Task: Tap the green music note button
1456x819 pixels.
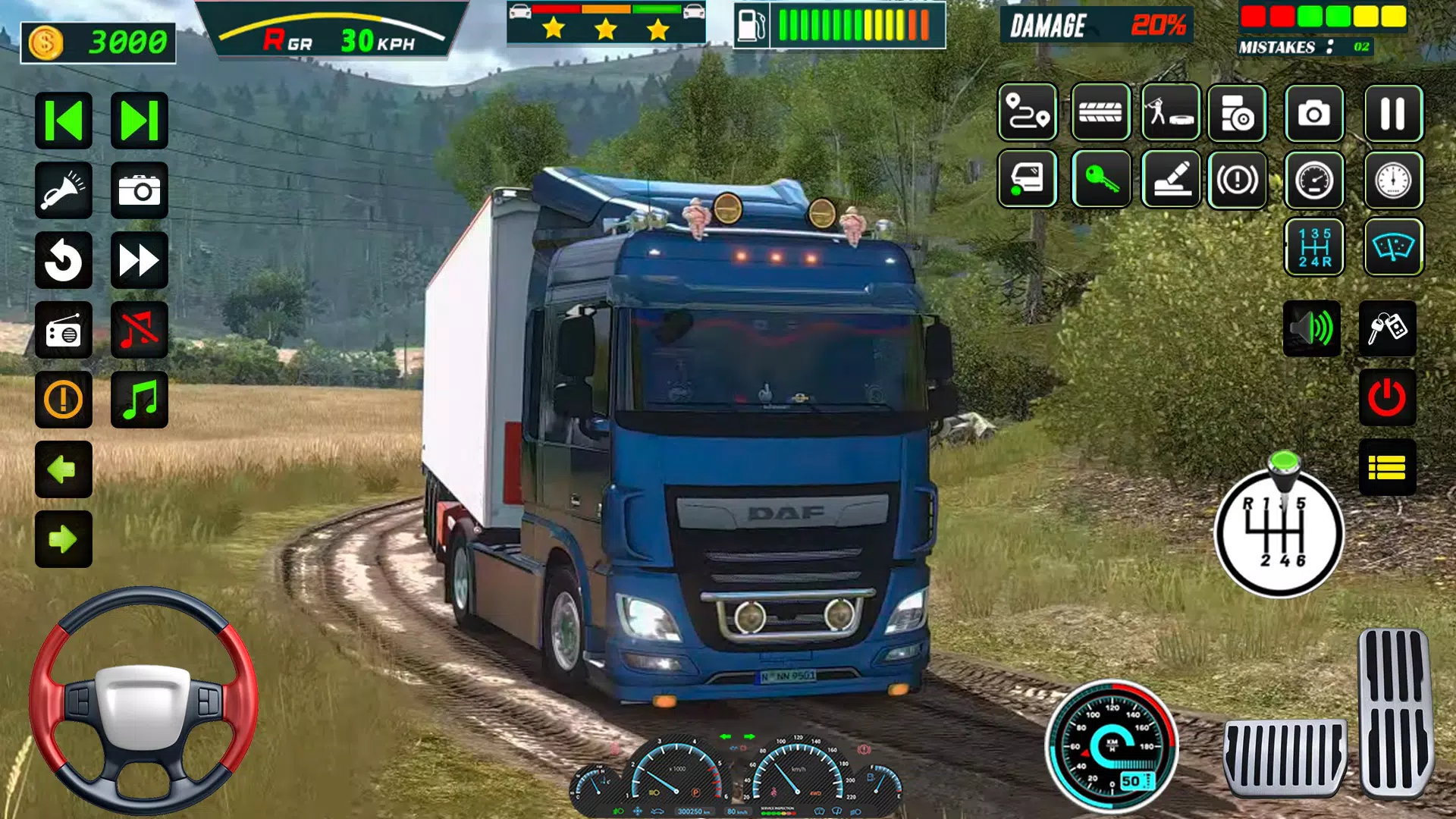Action: pos(140,400)
